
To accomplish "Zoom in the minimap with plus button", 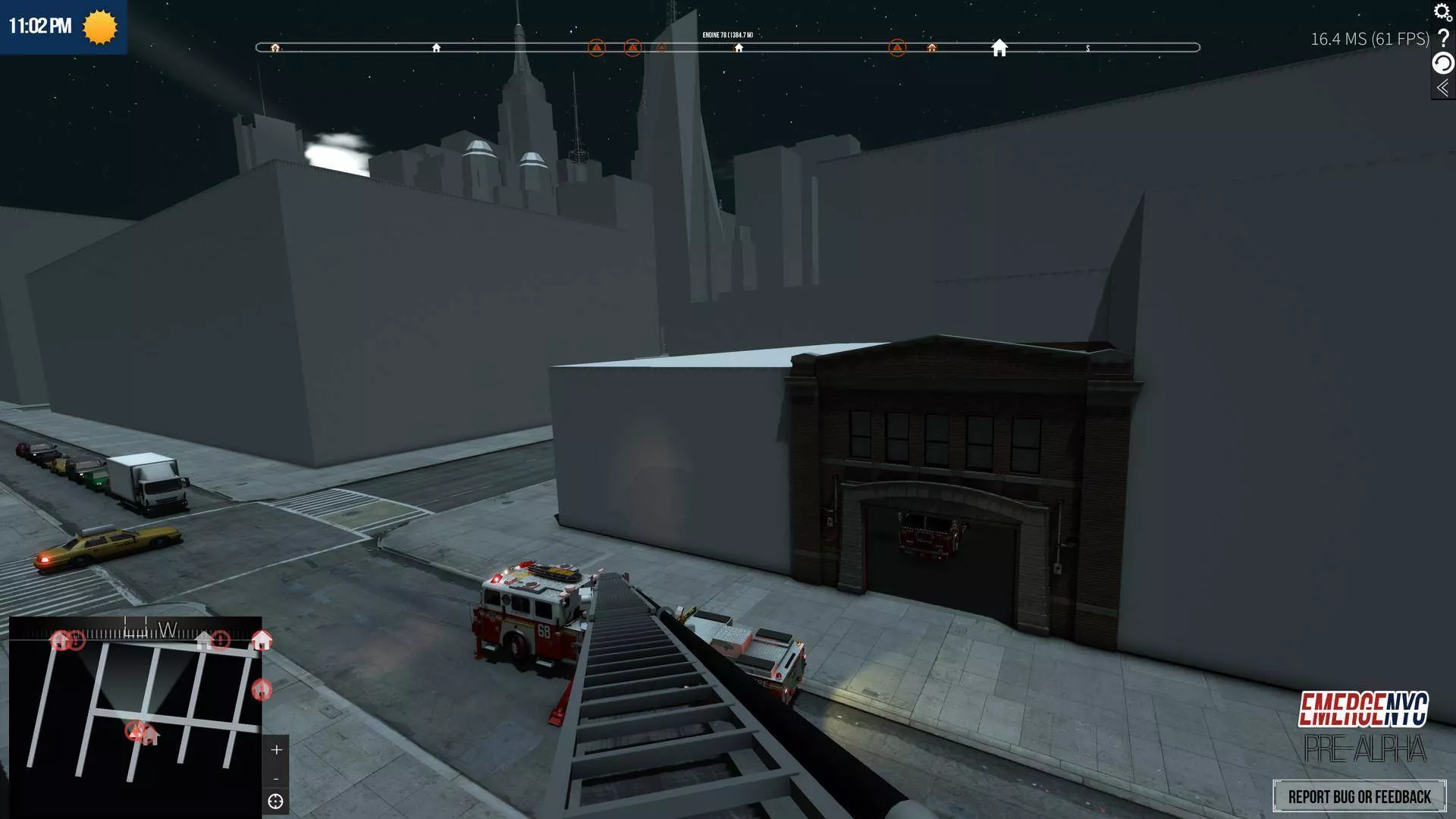I will coord(276,749).
